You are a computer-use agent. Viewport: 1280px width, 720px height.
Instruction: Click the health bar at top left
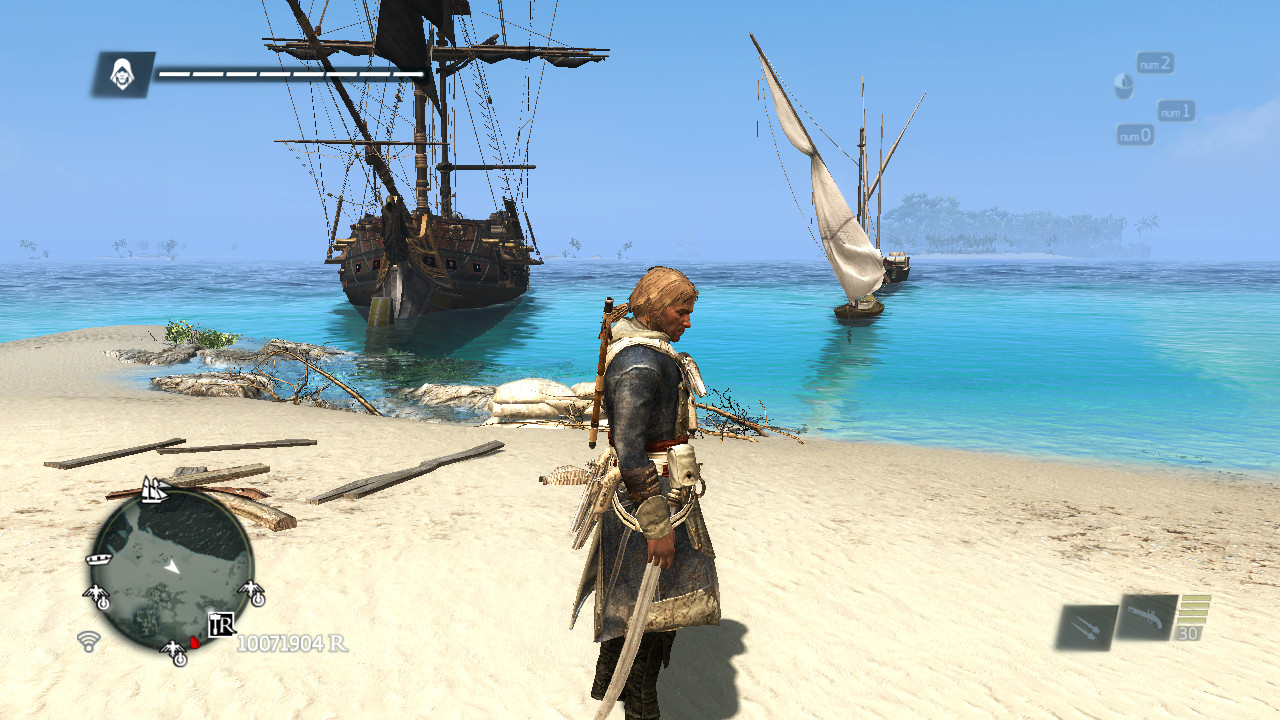pos(290,72)
